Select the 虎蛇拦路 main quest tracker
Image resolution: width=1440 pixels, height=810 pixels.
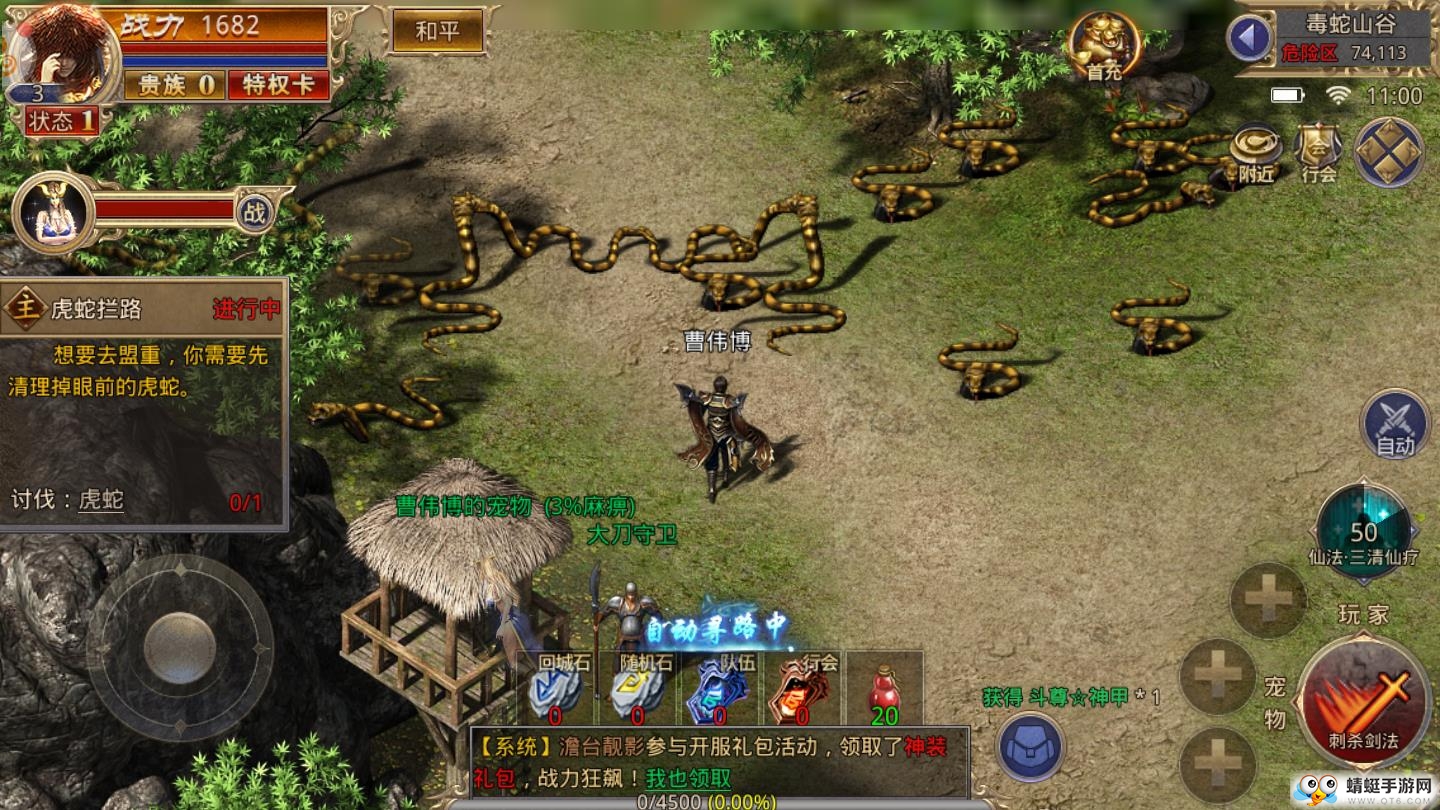coord(143,309)
